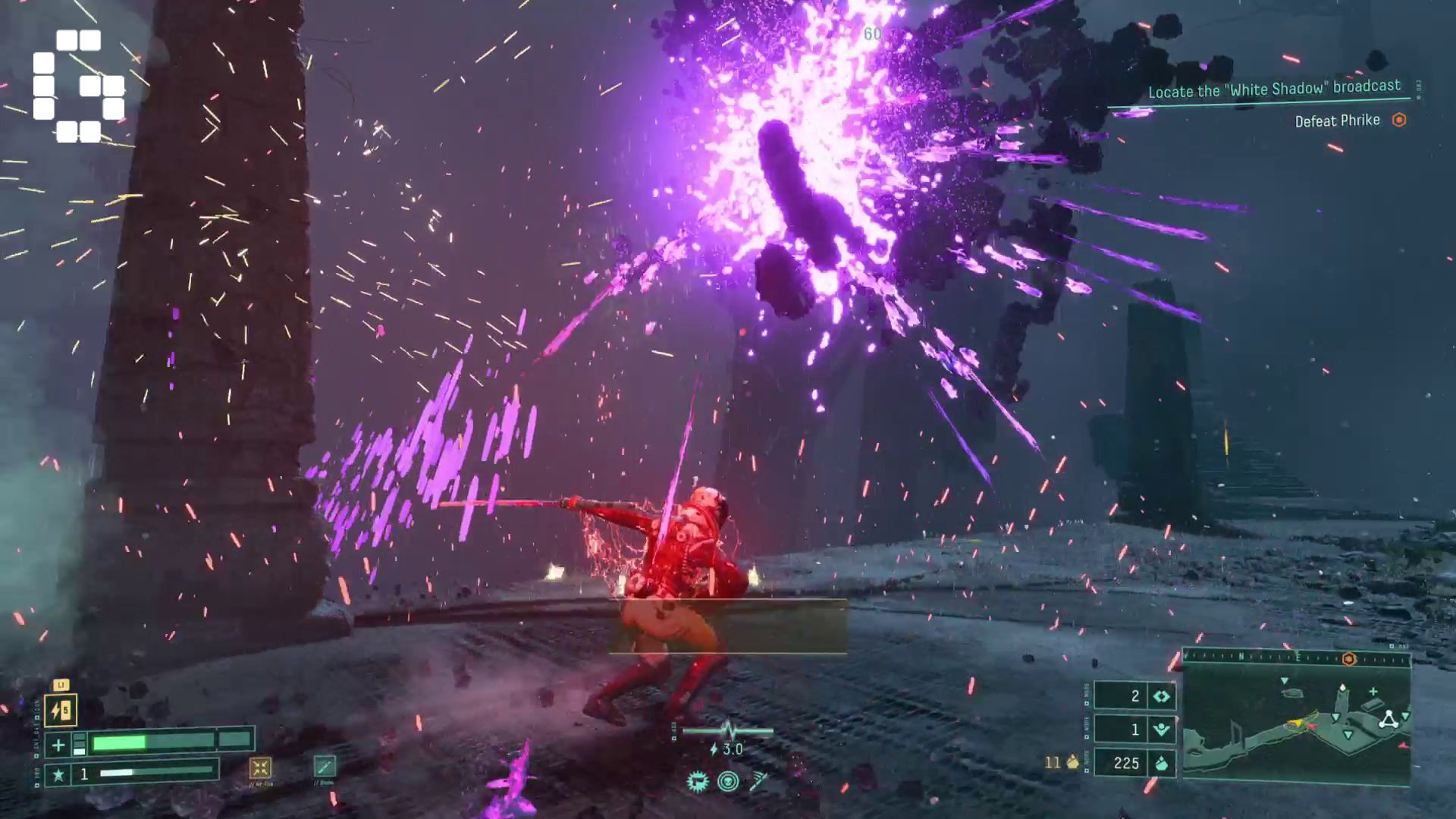Click the star level icon

58,774
